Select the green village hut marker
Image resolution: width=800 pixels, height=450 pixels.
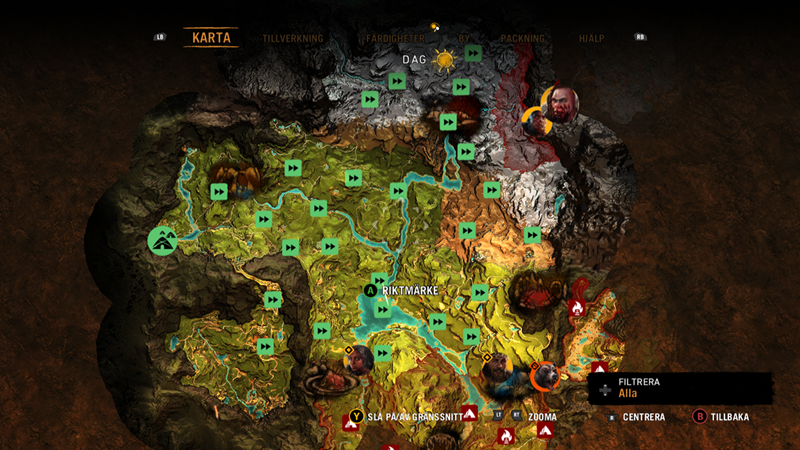pos(163,240)
